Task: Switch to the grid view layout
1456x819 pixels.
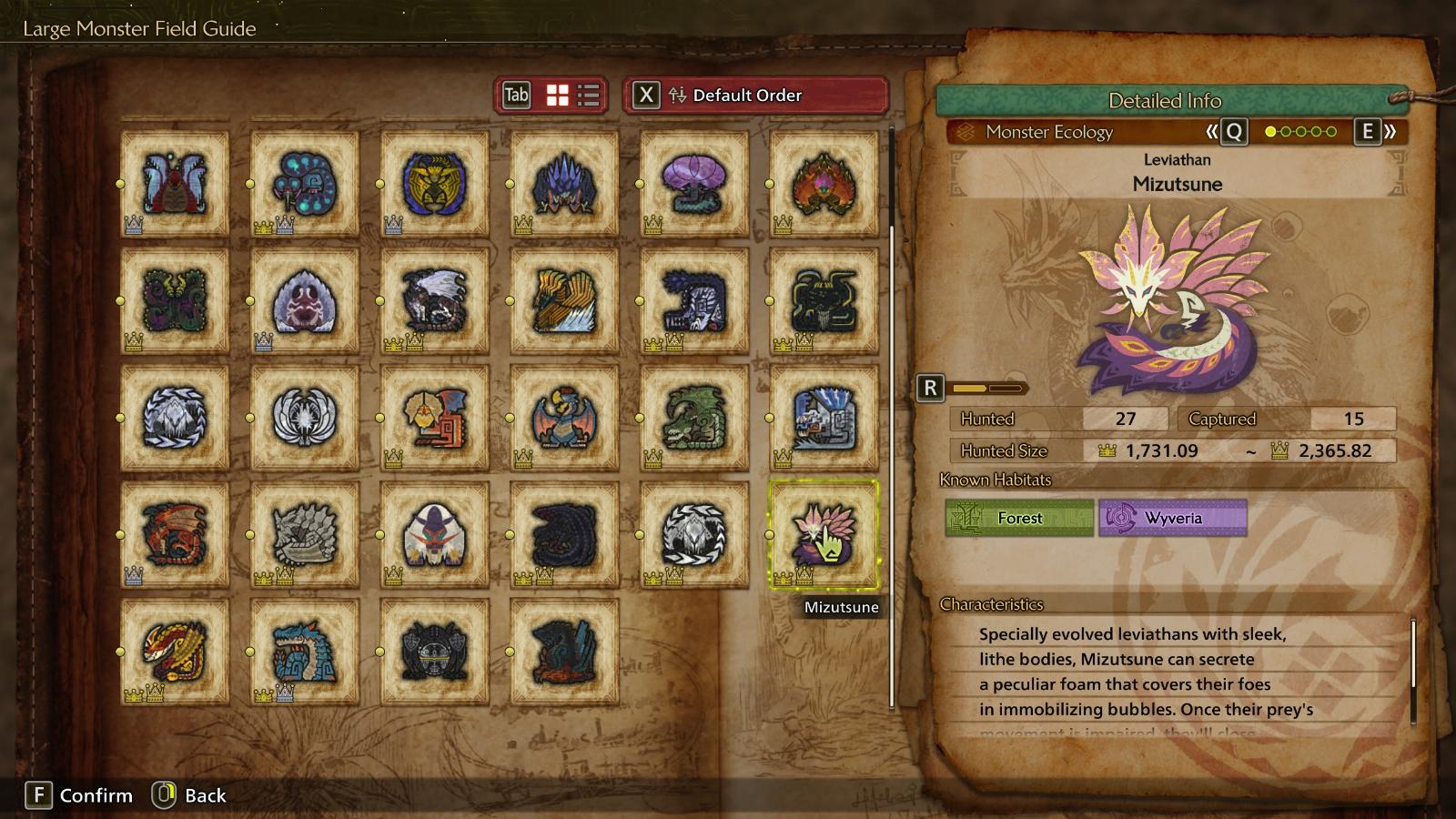Action: [557, 95]
